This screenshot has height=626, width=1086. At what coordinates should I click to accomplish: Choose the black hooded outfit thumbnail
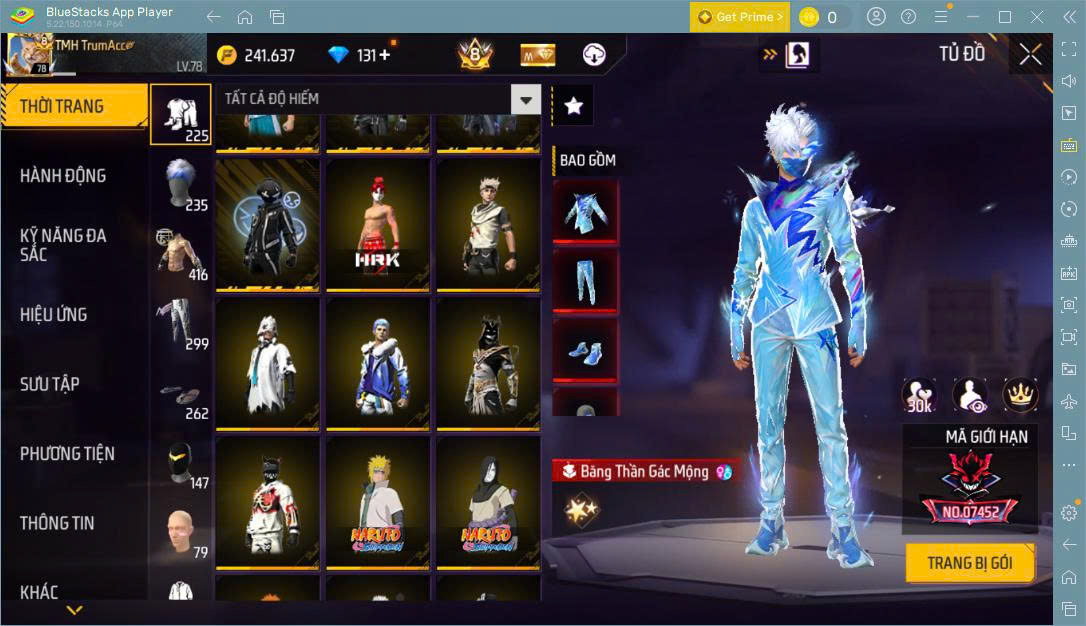tap(267, 224)
